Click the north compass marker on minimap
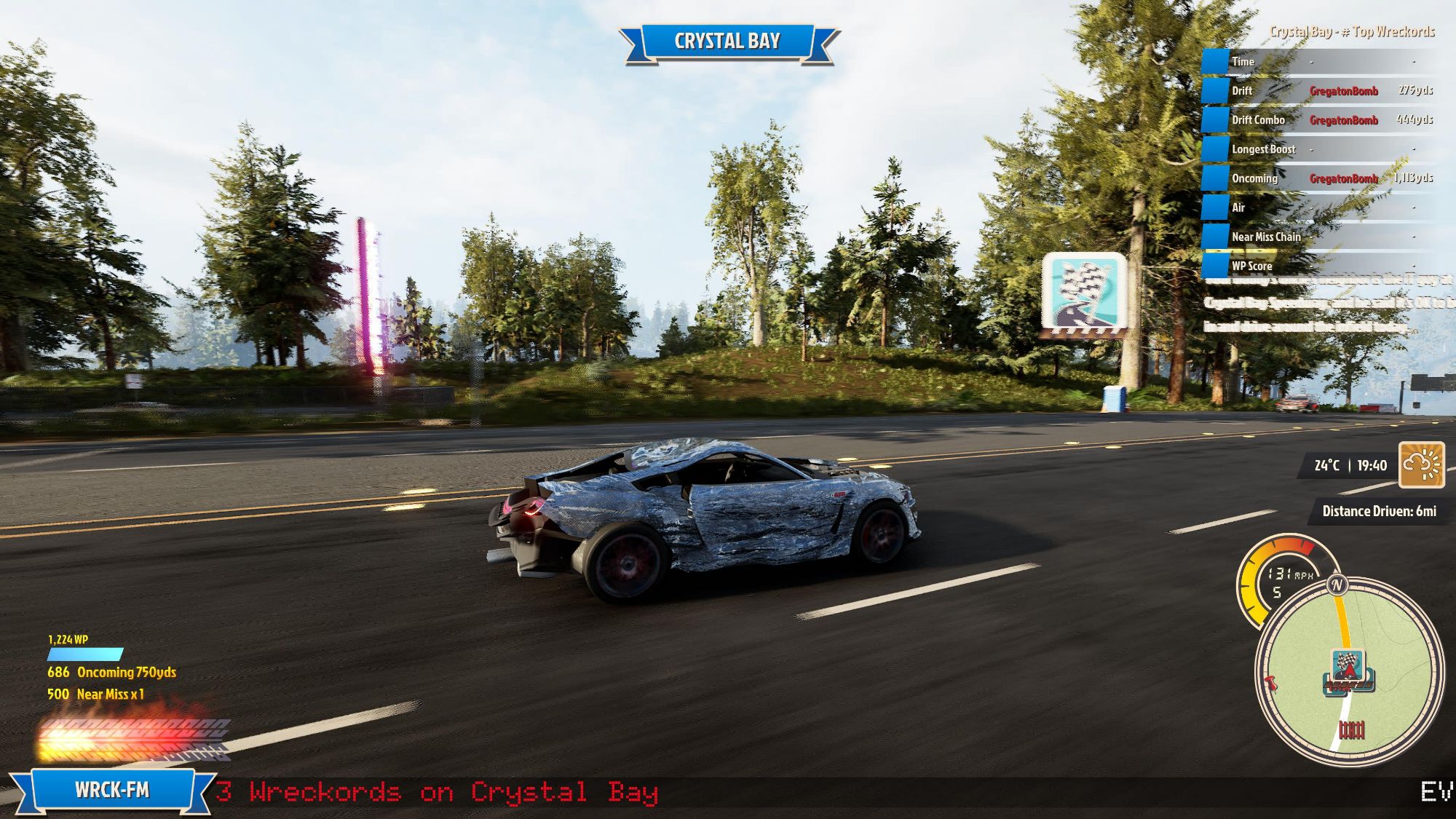 click(x=1337, y=585)
